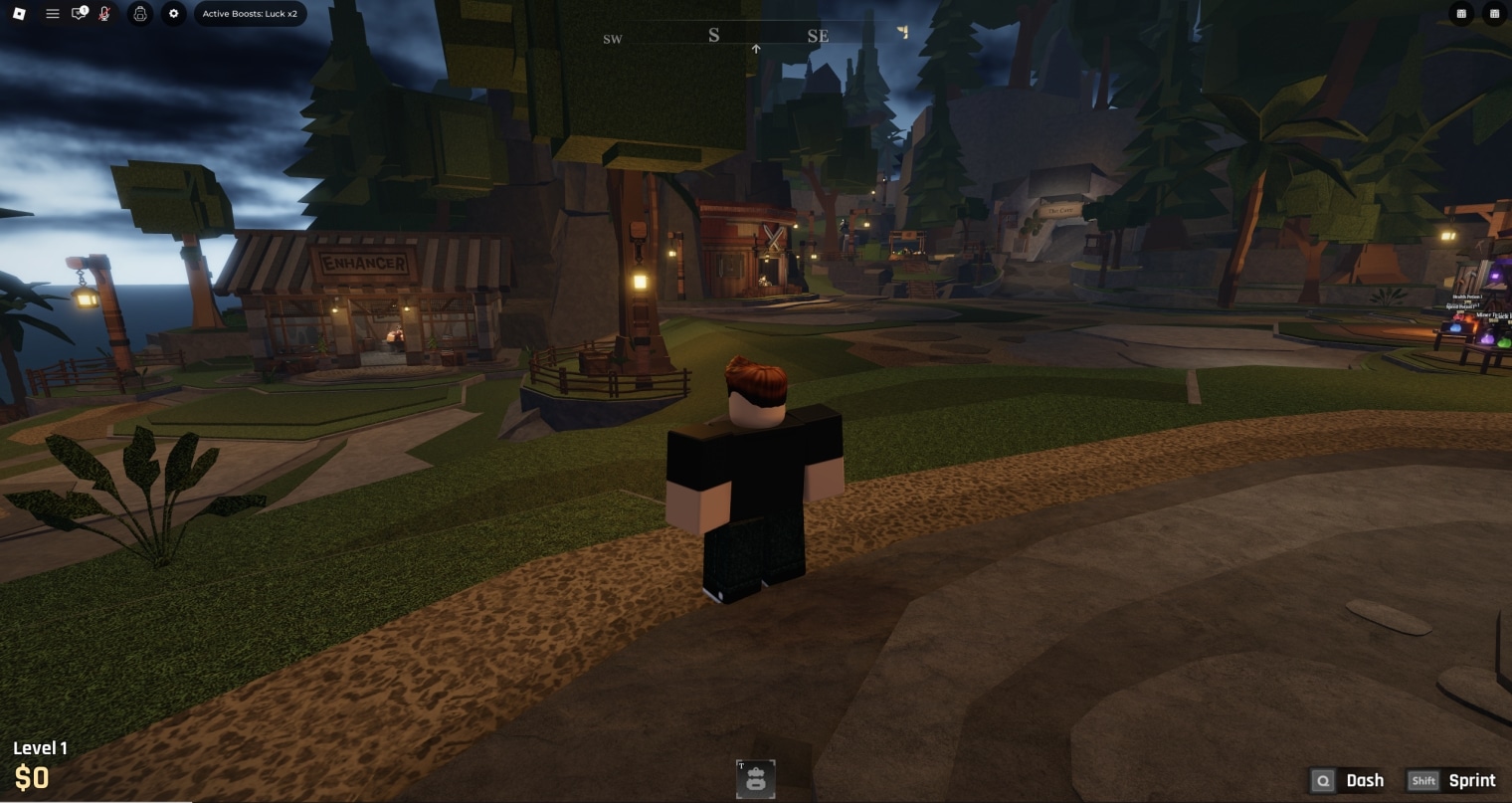Select the backpack item in the hotbar slot
Image resolution: width=1512 pixels, height=803 pixels.
pos(756,780)
